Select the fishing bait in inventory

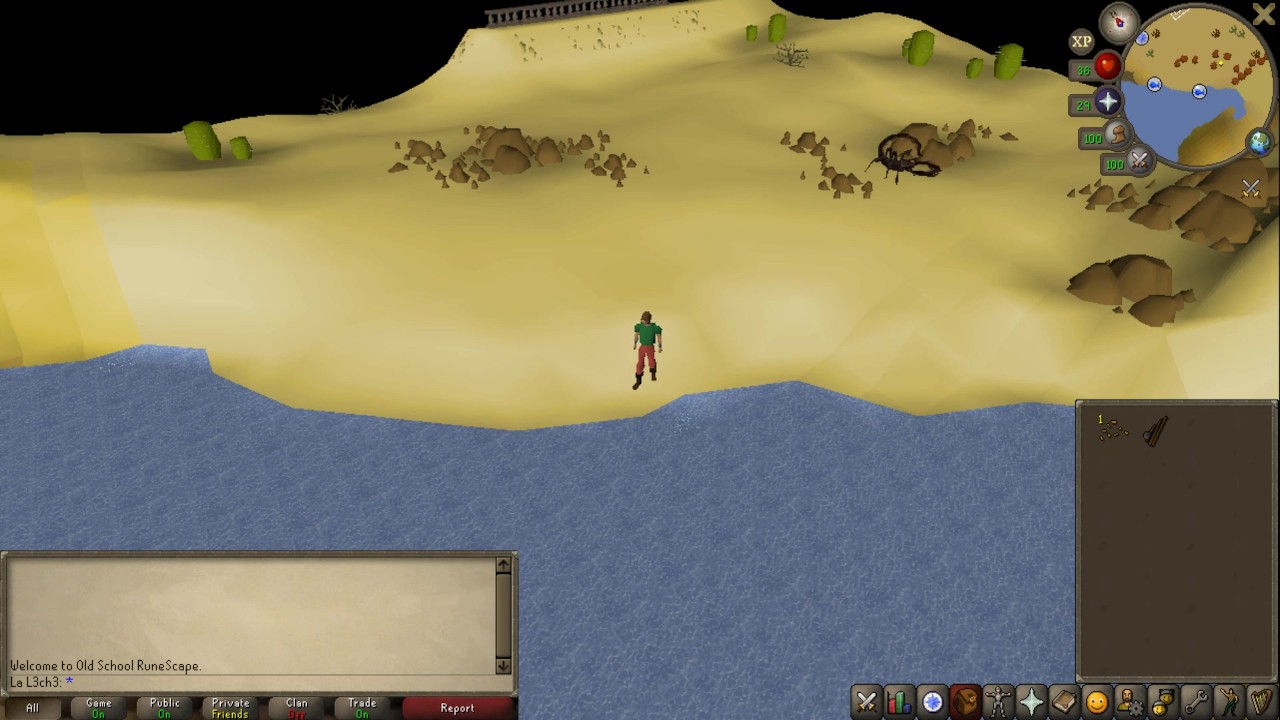[x=1112, y=431]
